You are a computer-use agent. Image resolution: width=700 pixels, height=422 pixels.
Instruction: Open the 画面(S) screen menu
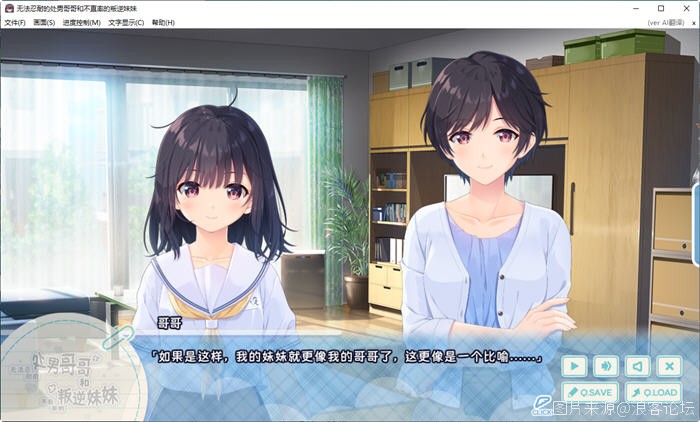pos(44,22)
